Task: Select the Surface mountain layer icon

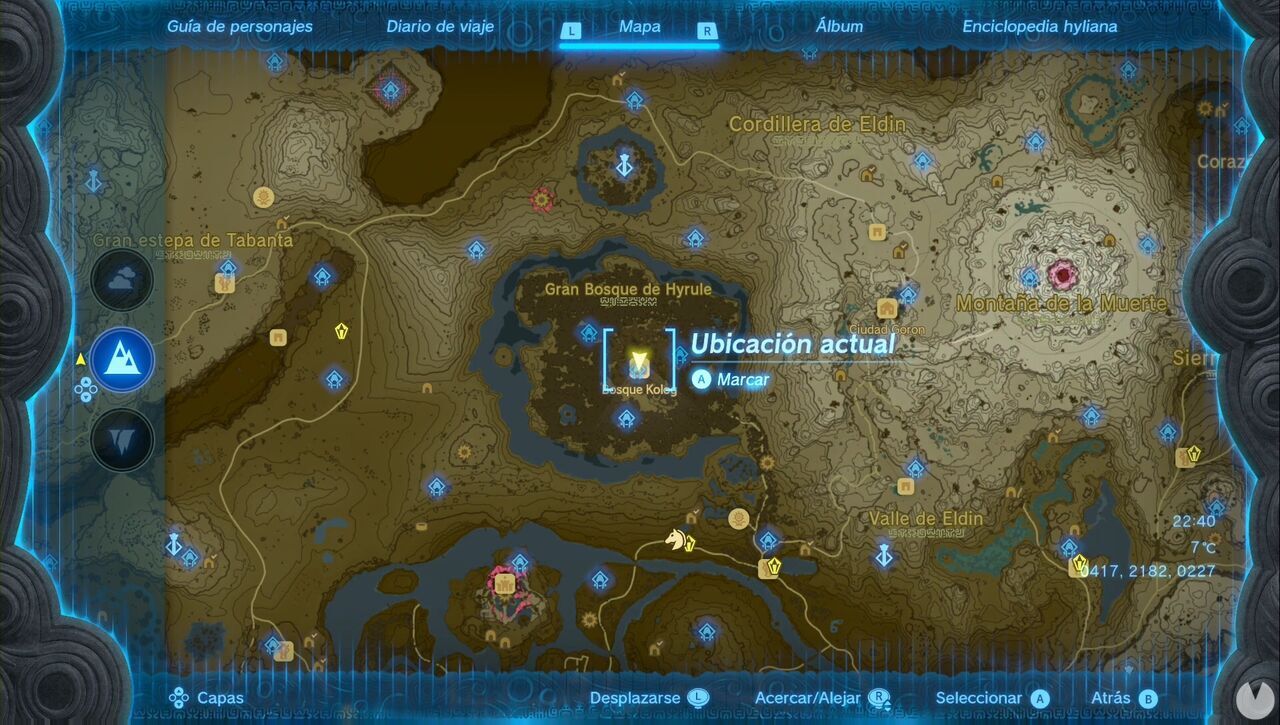Action: click(123, 360)
